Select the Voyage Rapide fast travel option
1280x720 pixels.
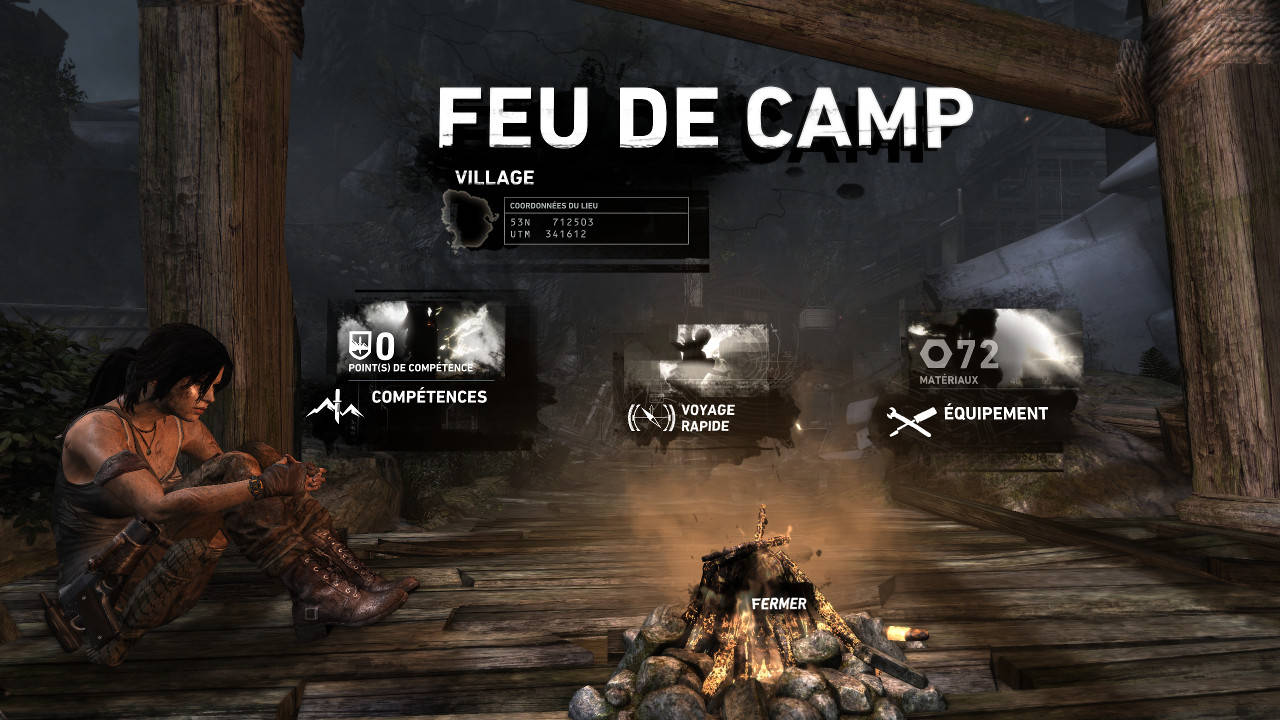(706, 417)
